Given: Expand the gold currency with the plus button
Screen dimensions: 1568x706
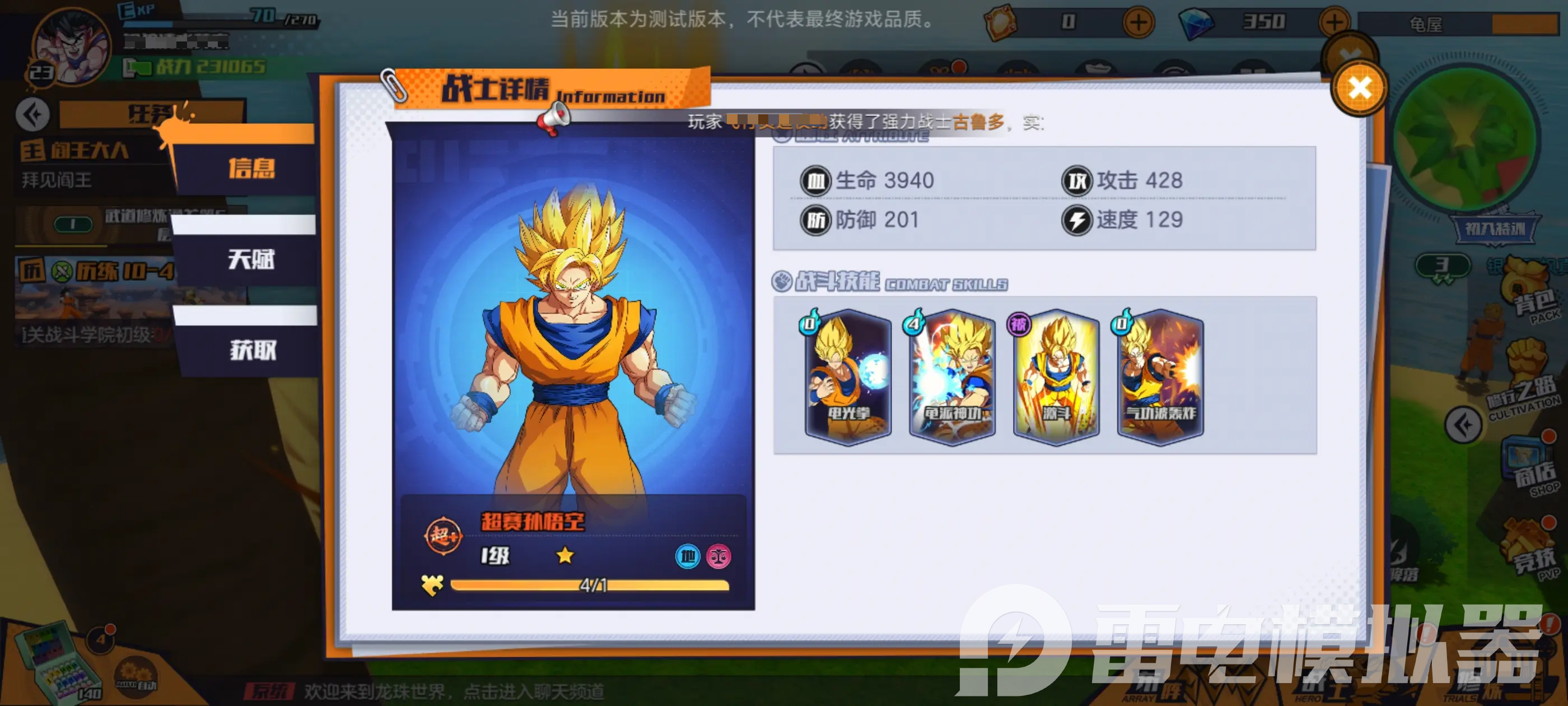Looking at the screenshot, I should click(1138, 22).
